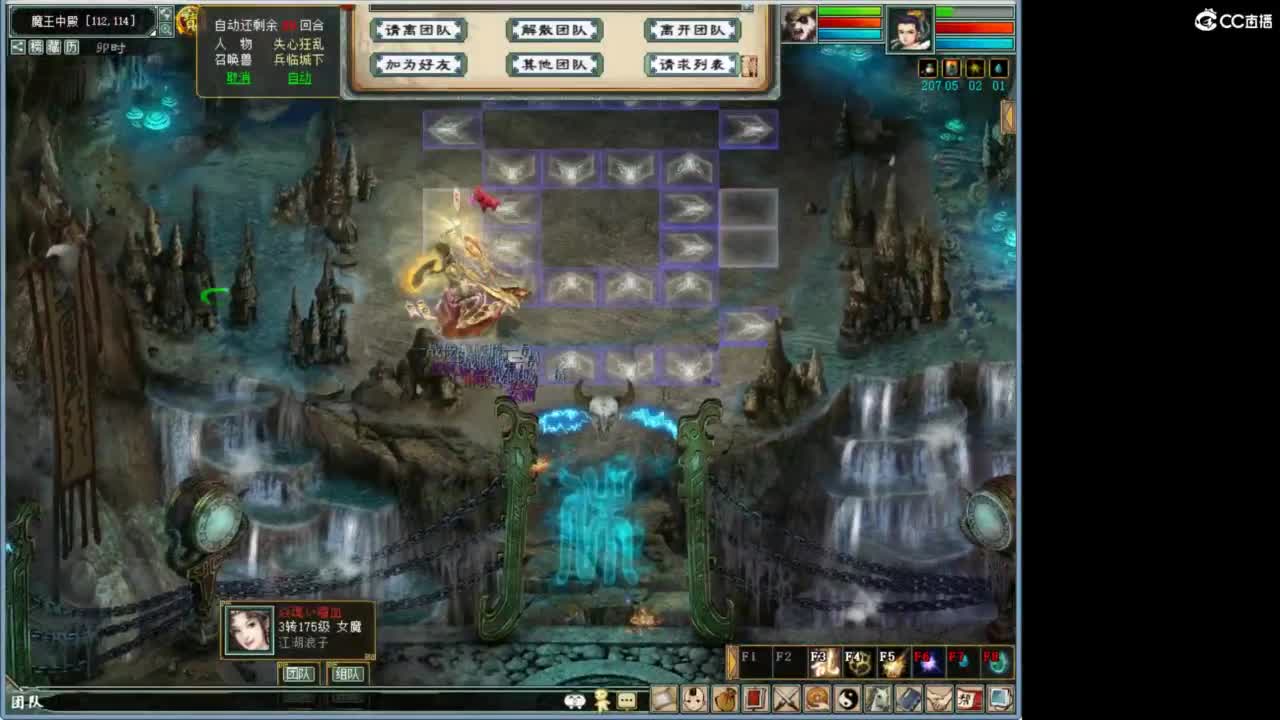Image resolution: width=1280 pixels, height=720 pixels.
Task: Click the ghost-face emoticon icon bottom toolbar
Action: coord(572,701)
